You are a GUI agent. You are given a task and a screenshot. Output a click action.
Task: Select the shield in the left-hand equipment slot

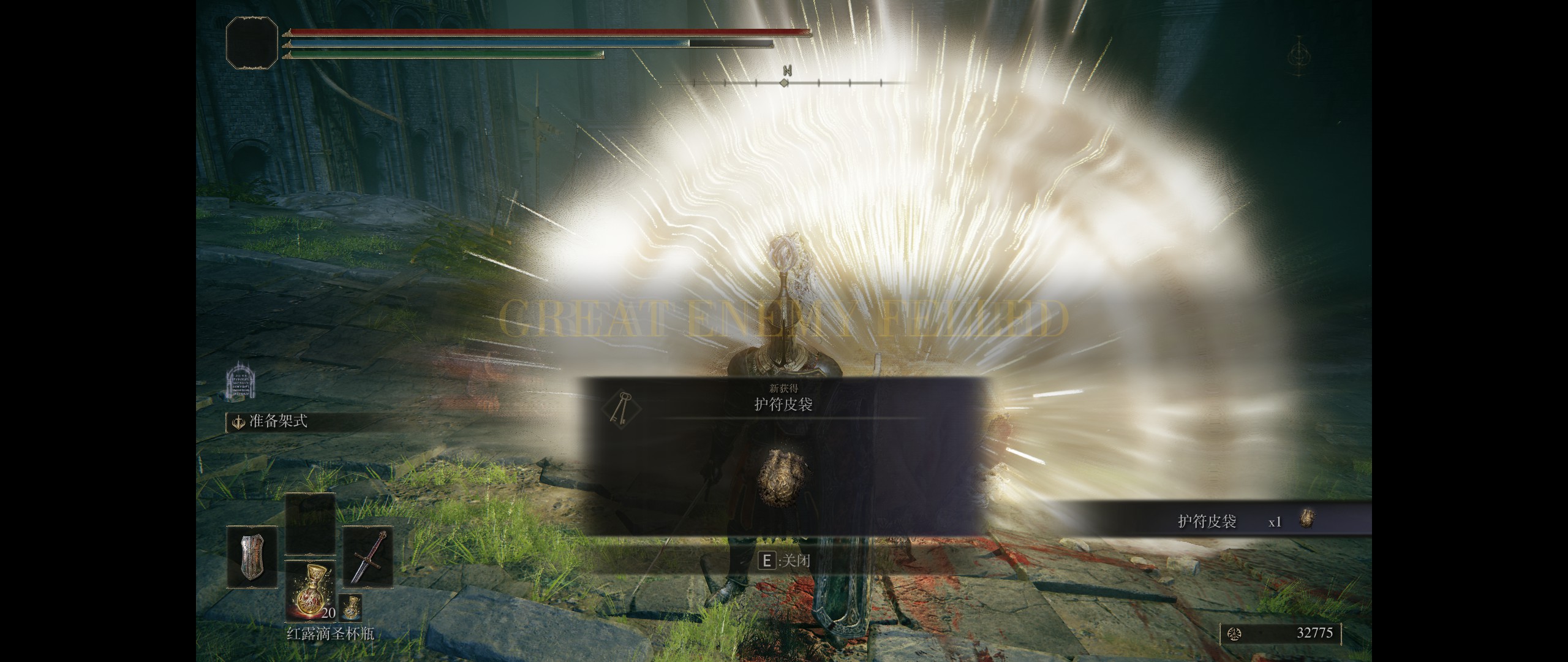251,556
